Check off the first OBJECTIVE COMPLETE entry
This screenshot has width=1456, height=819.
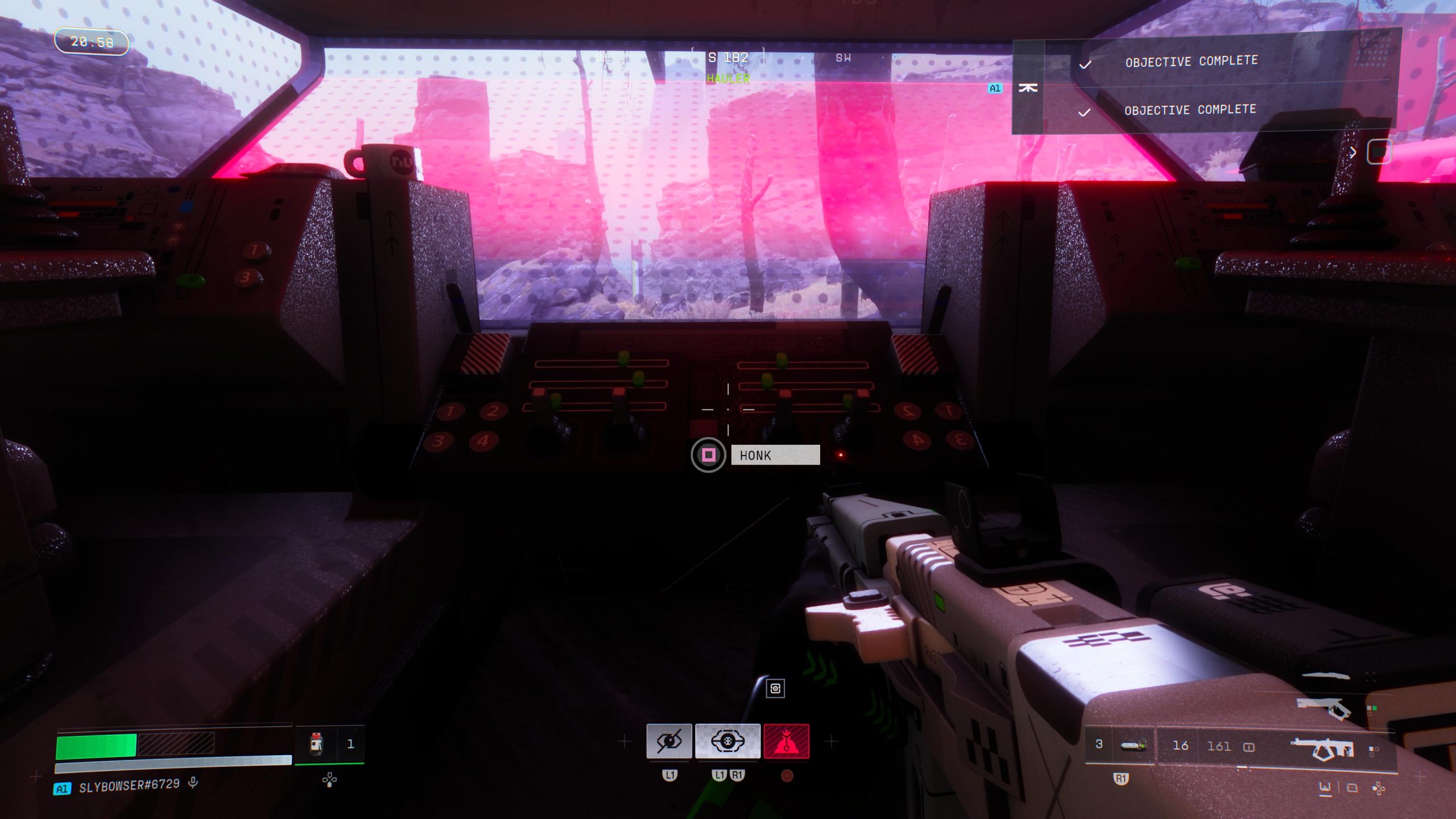click(x=1085, y=64)
